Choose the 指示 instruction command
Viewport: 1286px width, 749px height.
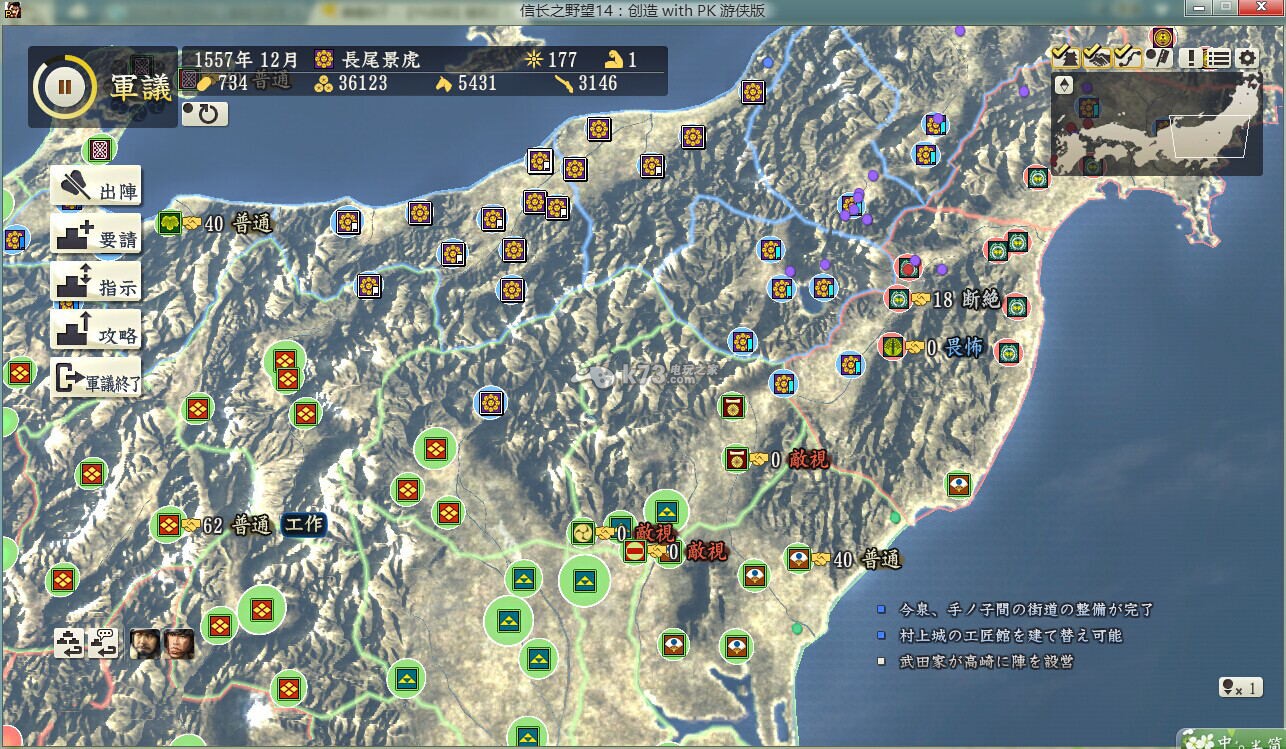[x=96, y=284]
